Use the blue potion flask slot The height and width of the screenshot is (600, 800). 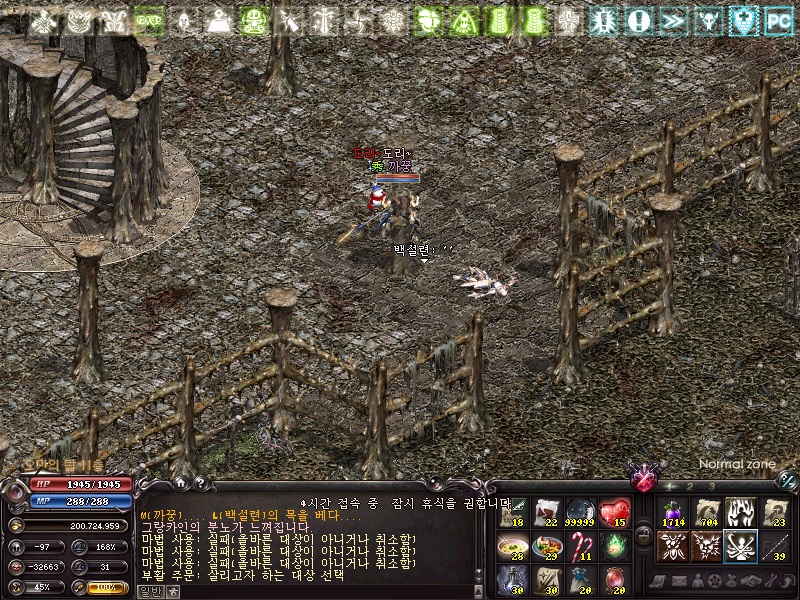pyautogui.click(x=513, y=580)
